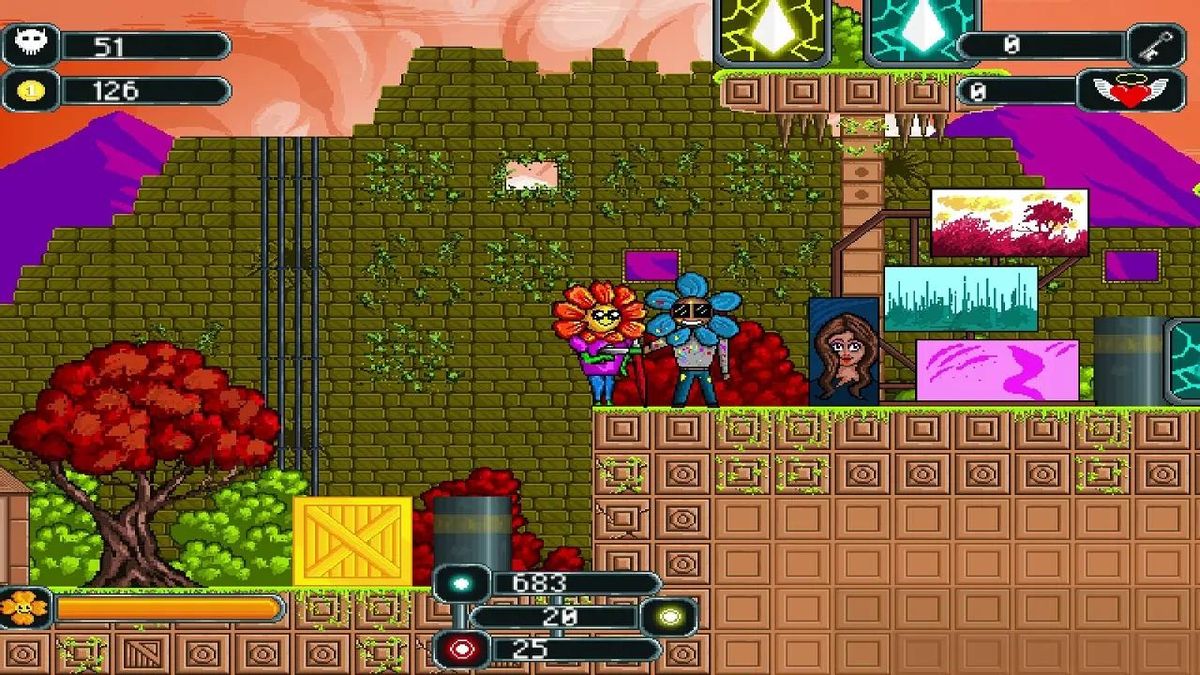Select the red orb ammo icon
Screen dimensions: 1200x675
(460, 650)
